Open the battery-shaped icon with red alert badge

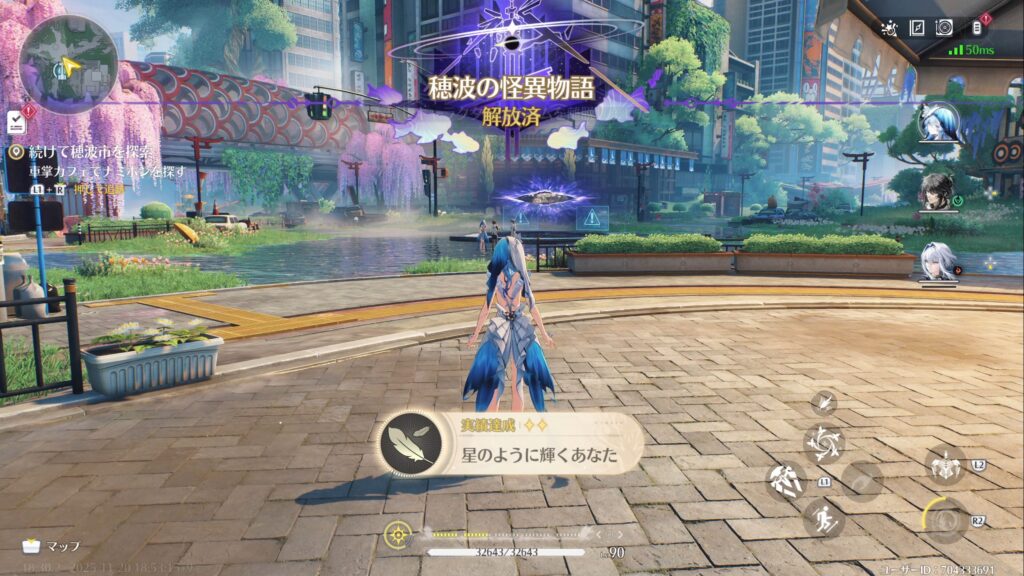point(977,28)
